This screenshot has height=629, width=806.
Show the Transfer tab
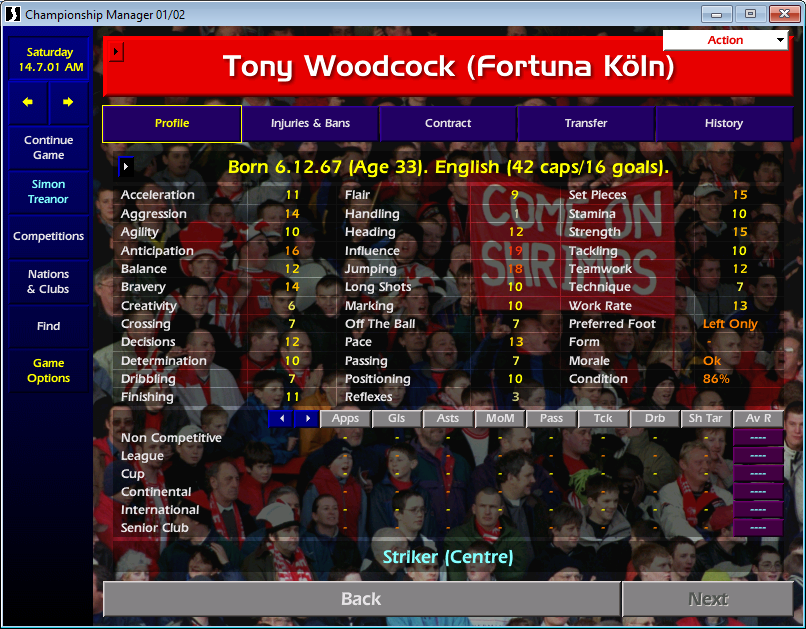(586, 124)
